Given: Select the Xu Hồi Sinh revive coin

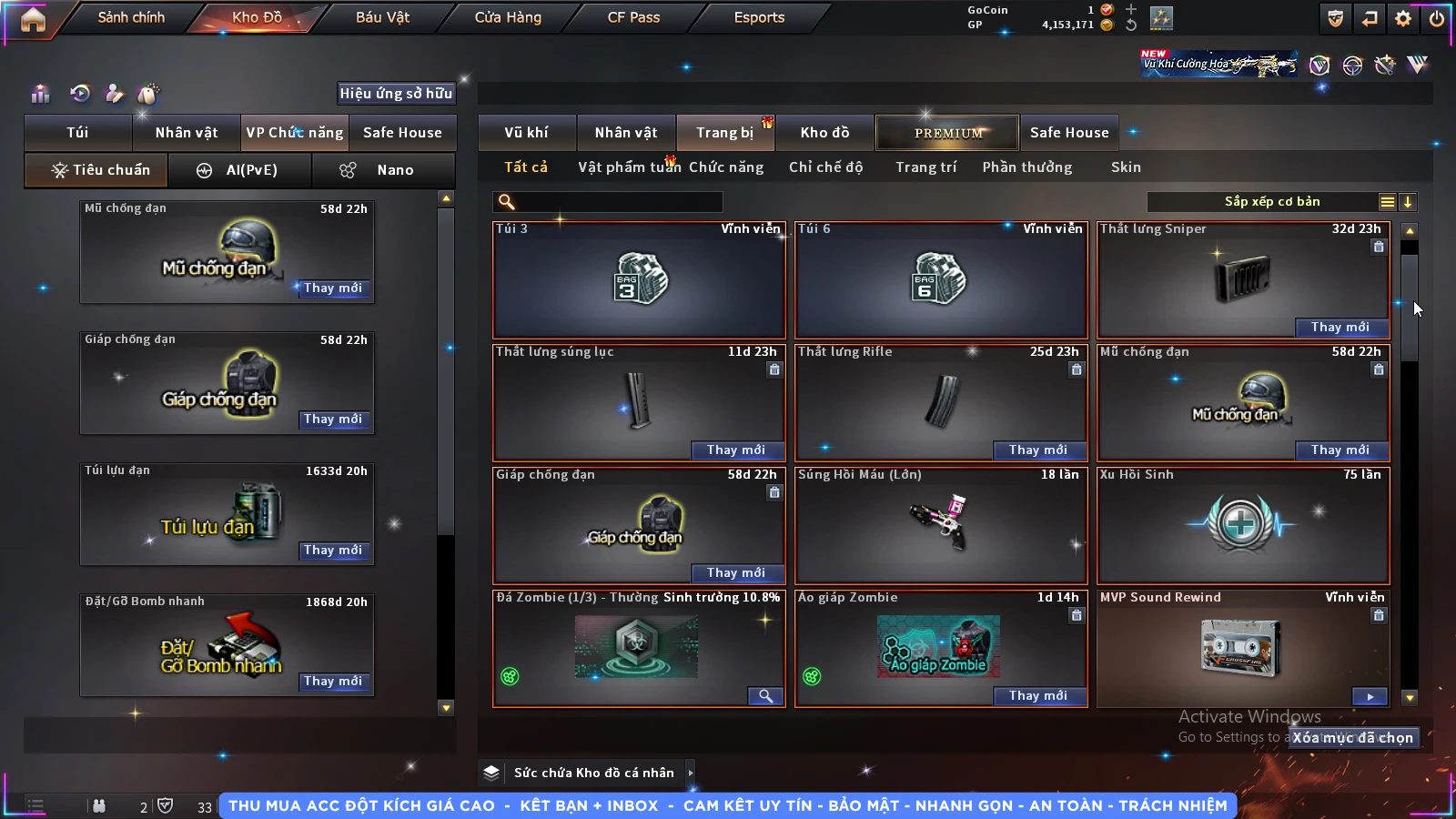Looking at the screenshot, I should click(1243, 525).
